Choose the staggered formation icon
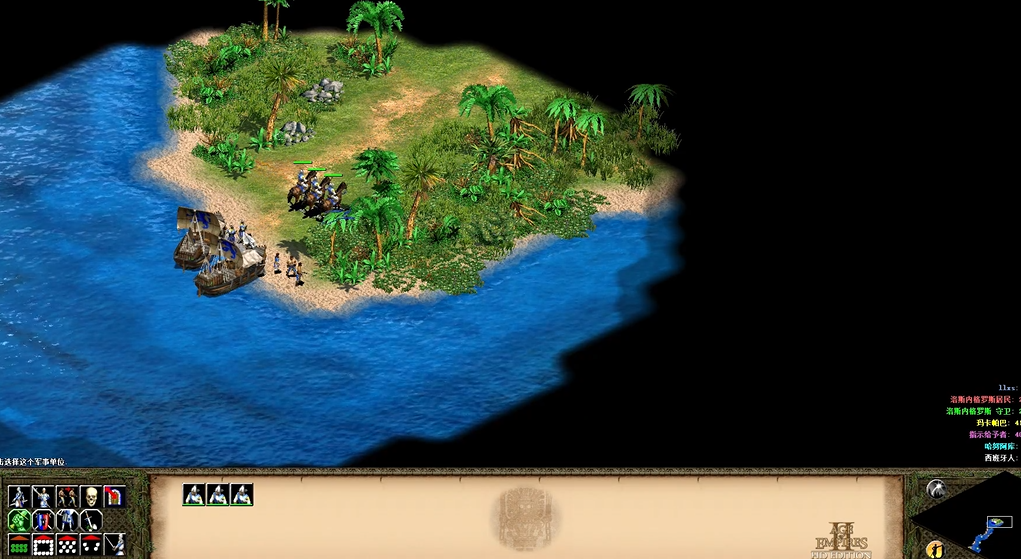Image resolution: width=1021 pixels, height=559 pixels. click(x=66, y=545)
